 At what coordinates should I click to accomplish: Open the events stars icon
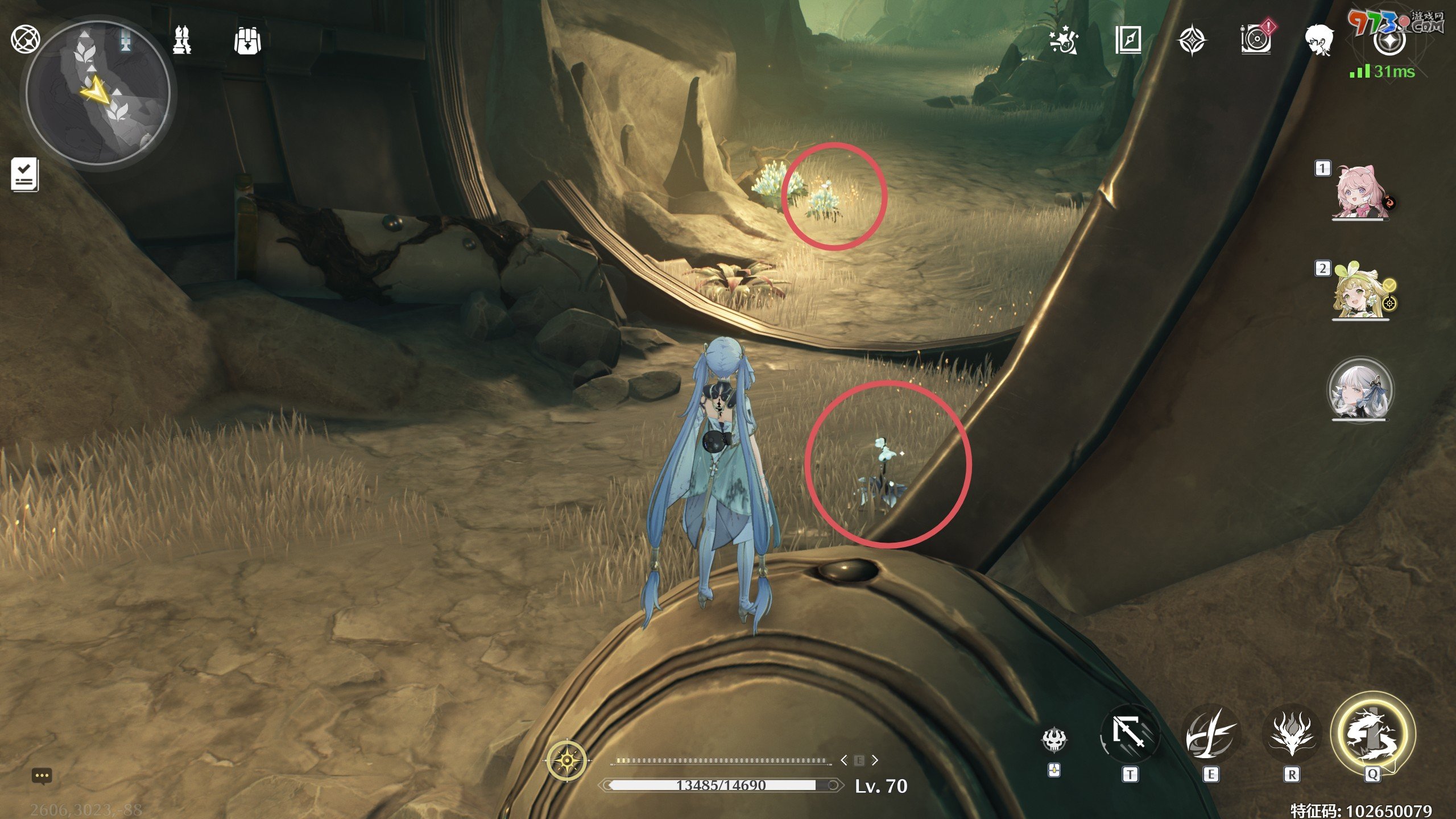1063,41
